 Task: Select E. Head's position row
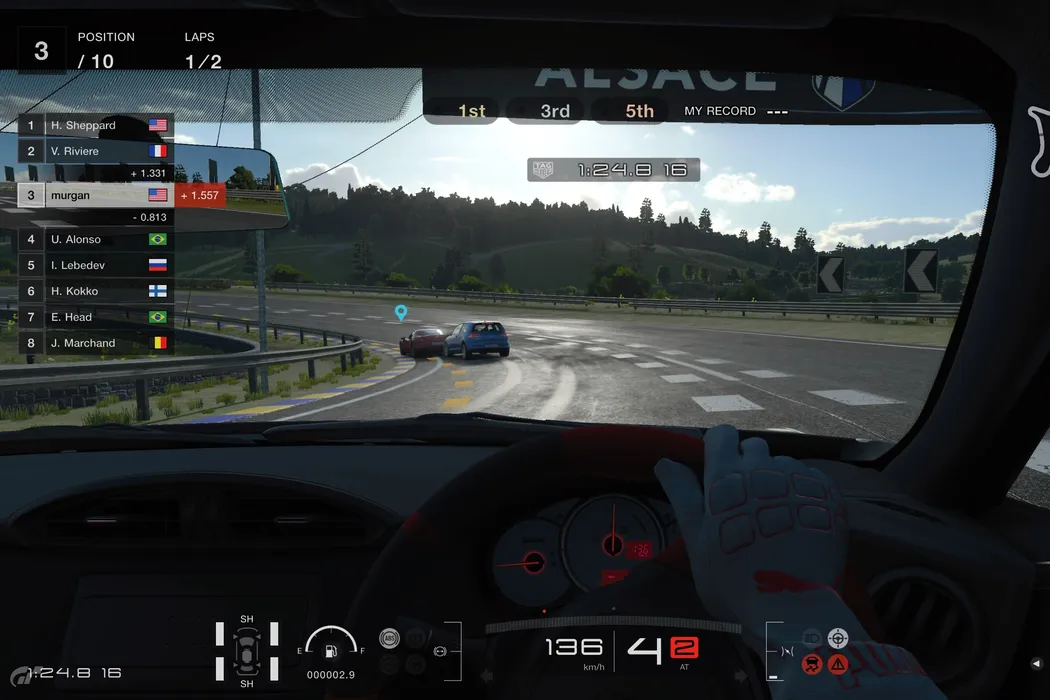point(96,317)
